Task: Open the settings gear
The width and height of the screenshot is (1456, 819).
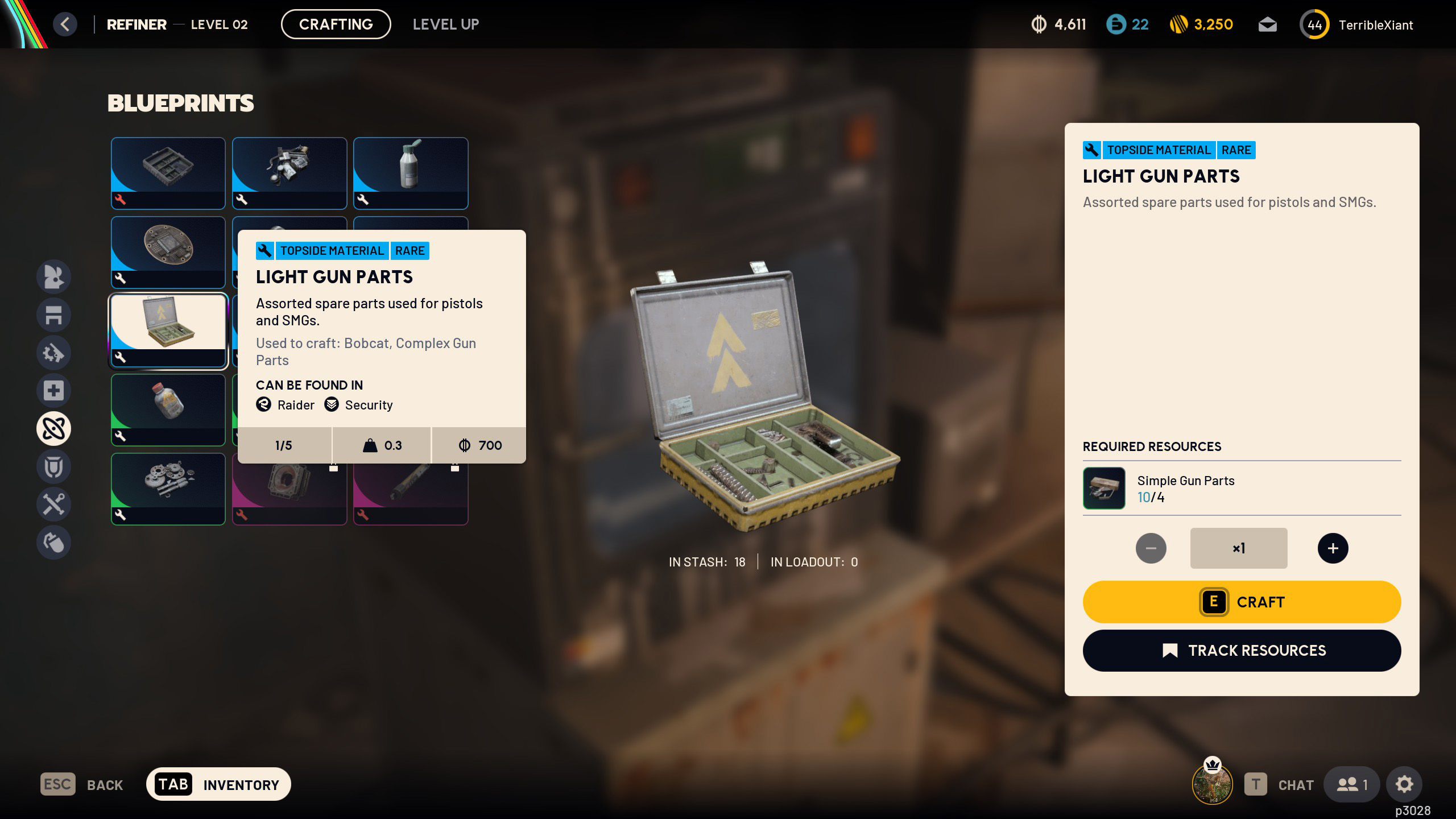Action: pos(1404,784)
